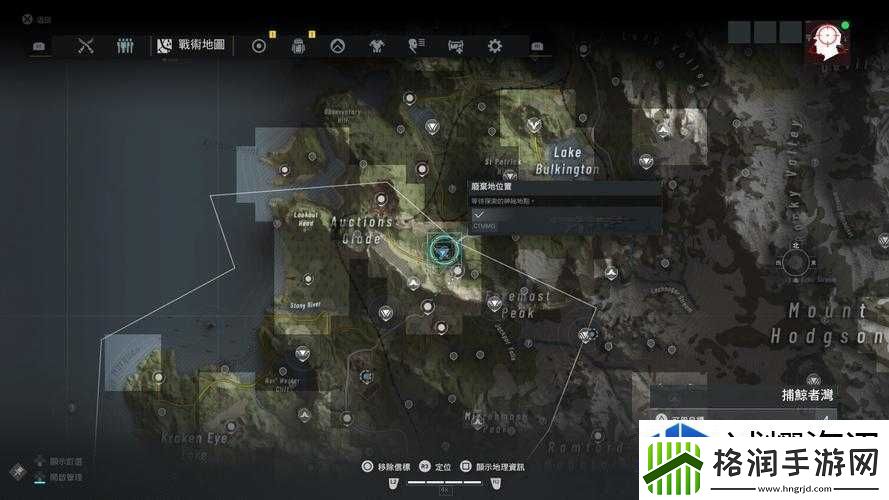Open the 戰術地圖 tactical map tab
Image resolution: width=889 pixels, height=500 pixels.
191,45
